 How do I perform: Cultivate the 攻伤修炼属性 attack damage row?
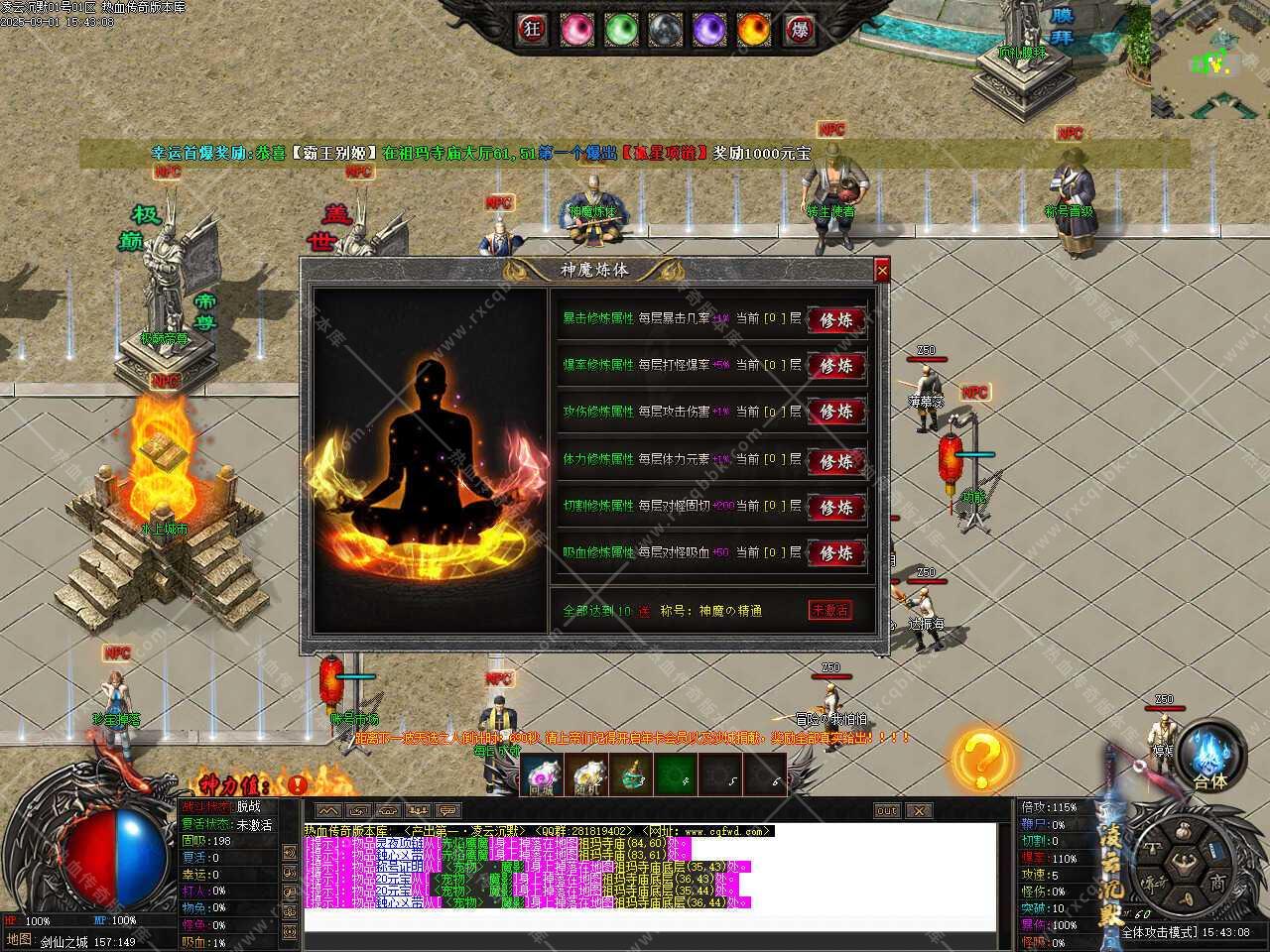tap(835, 412)
